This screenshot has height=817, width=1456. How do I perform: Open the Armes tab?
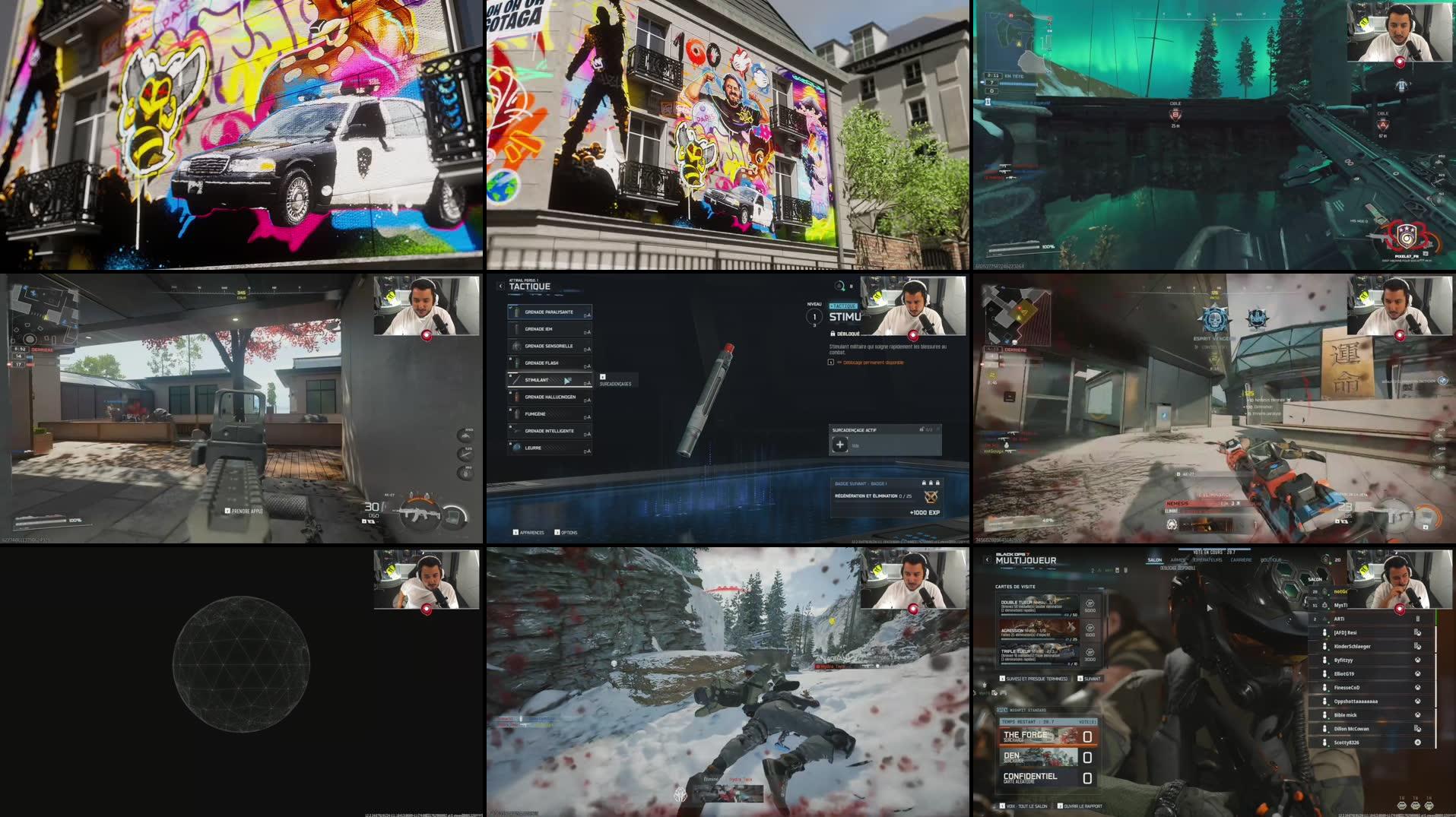click(x=1178, y=559)
